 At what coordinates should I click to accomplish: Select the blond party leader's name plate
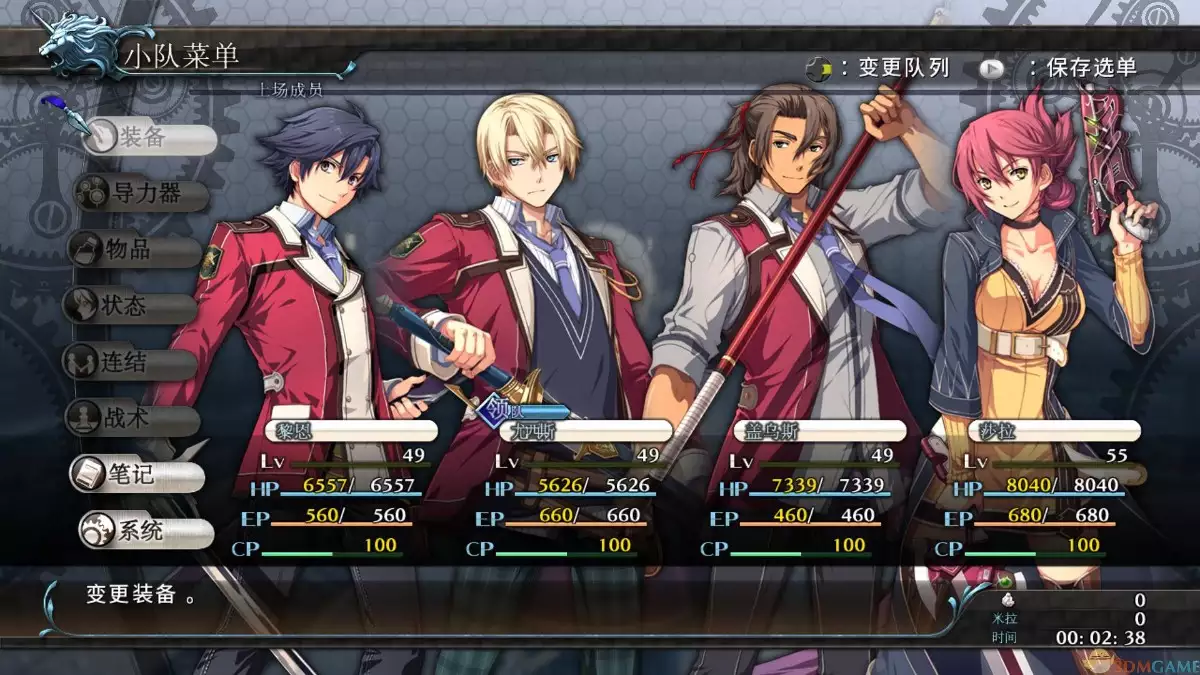point(580,431)
